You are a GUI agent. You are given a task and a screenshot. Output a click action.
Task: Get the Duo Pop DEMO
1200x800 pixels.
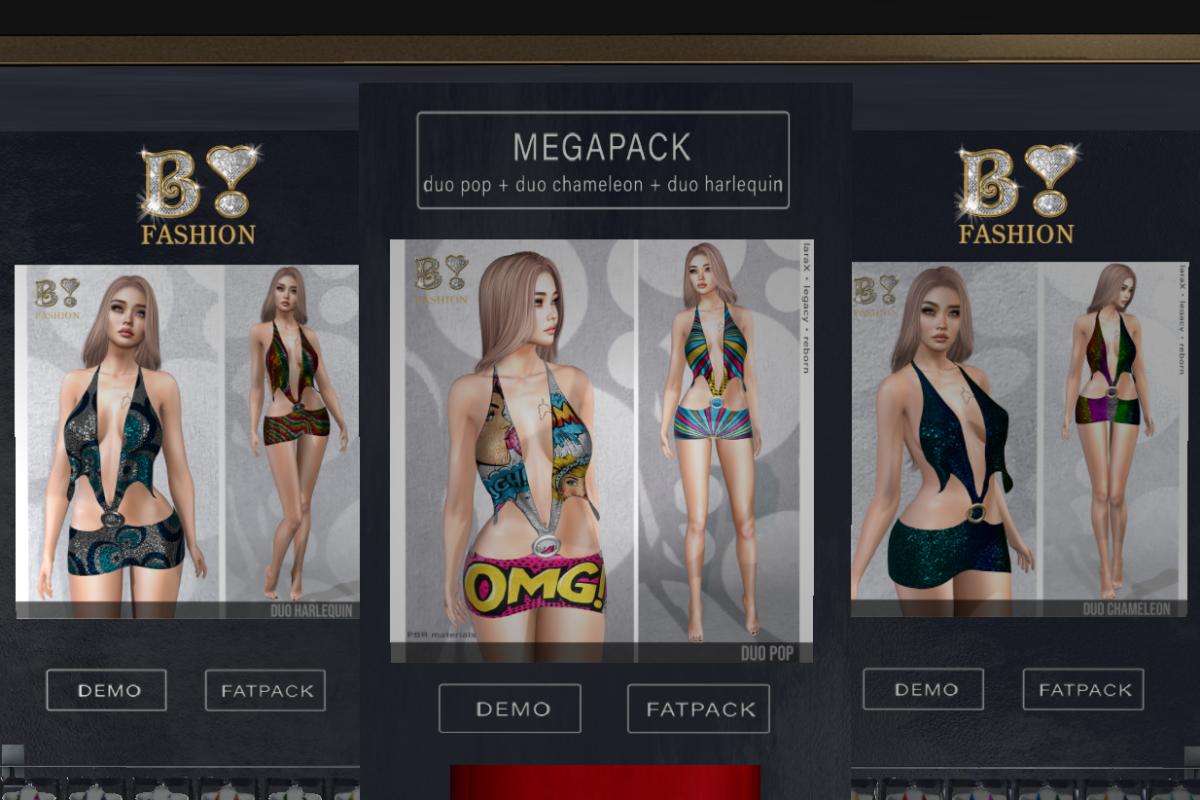[509, 709]
